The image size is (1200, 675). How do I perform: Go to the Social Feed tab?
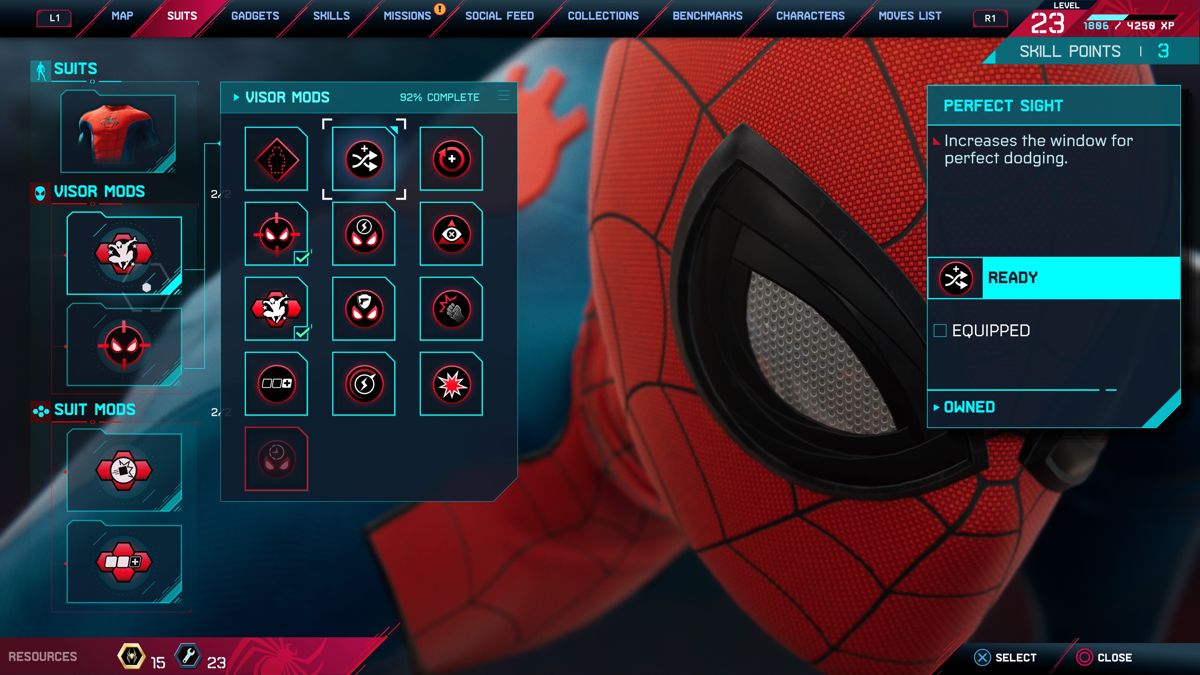(x=499, y=16)
